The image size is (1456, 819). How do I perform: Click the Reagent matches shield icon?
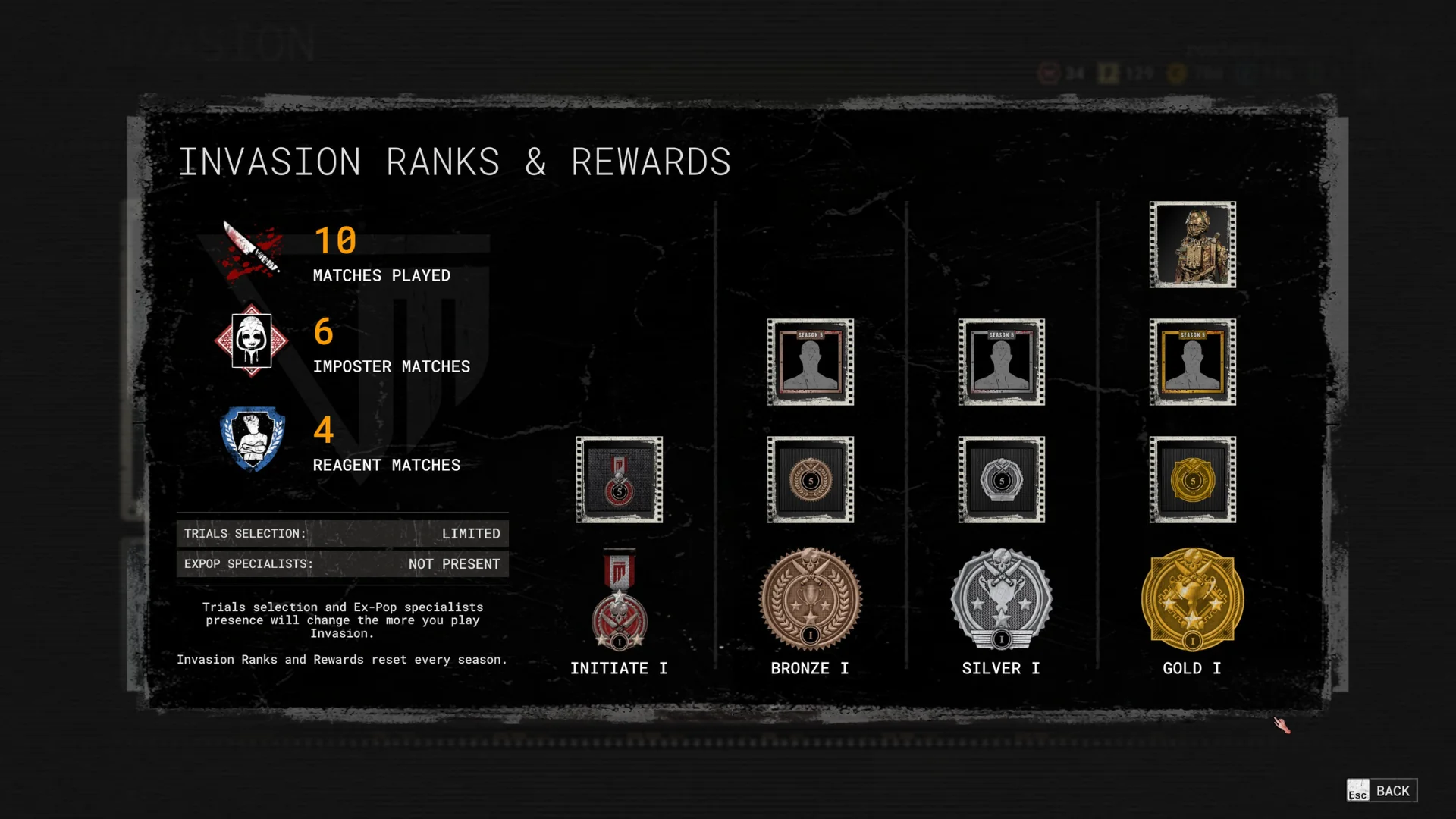pyautogui.click(x=253, y=439)
